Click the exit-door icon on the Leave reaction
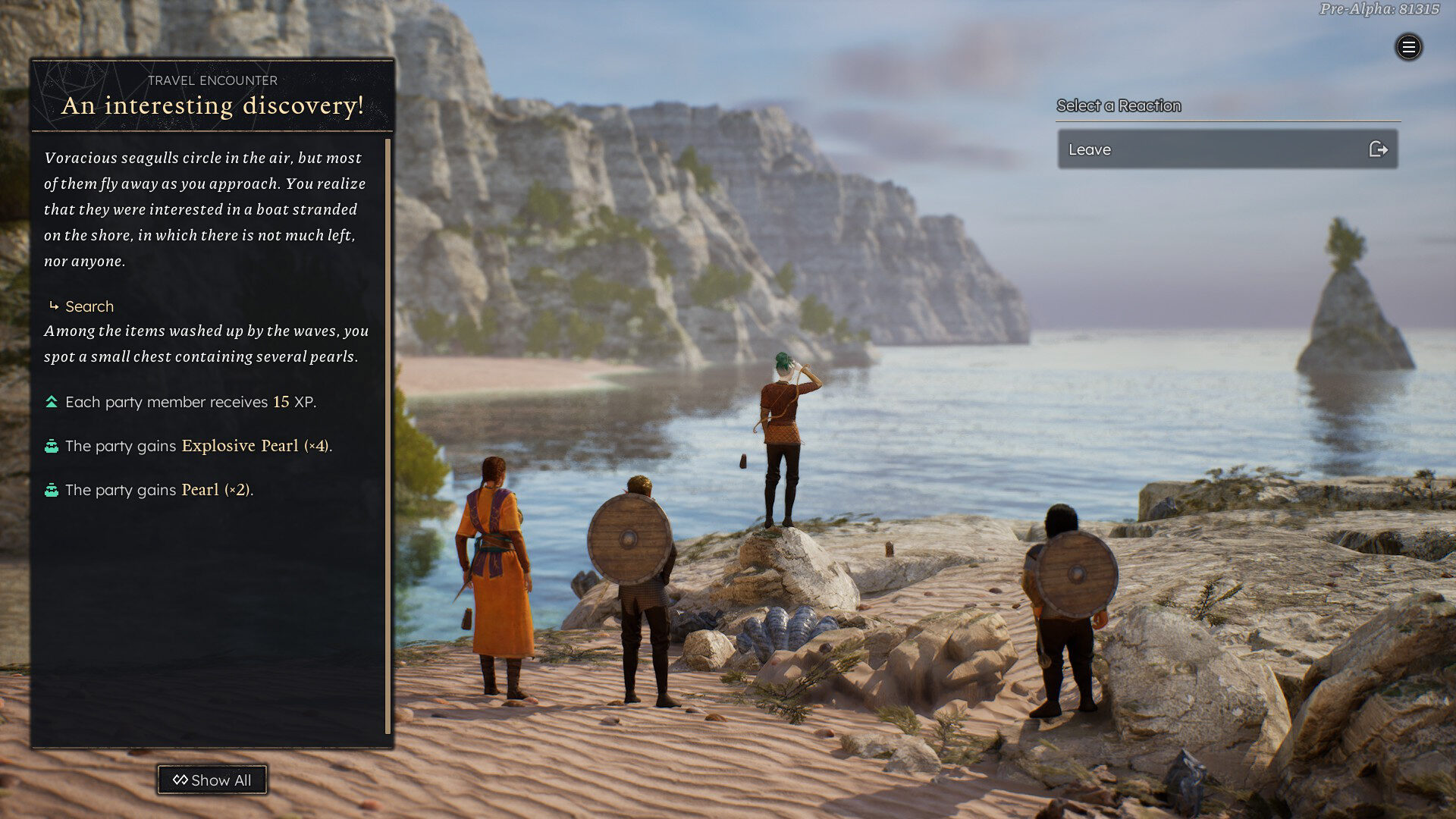1456x819 pixels. (1379, 149)
